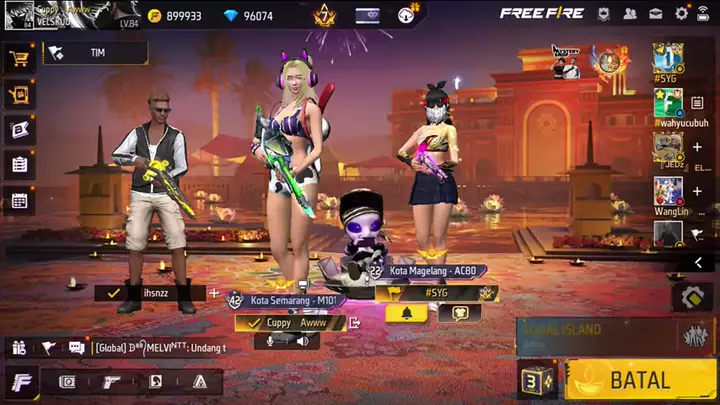Open the calendar events icon
Viewport: 720px width, 405px height.
click(x=19, y=200)
